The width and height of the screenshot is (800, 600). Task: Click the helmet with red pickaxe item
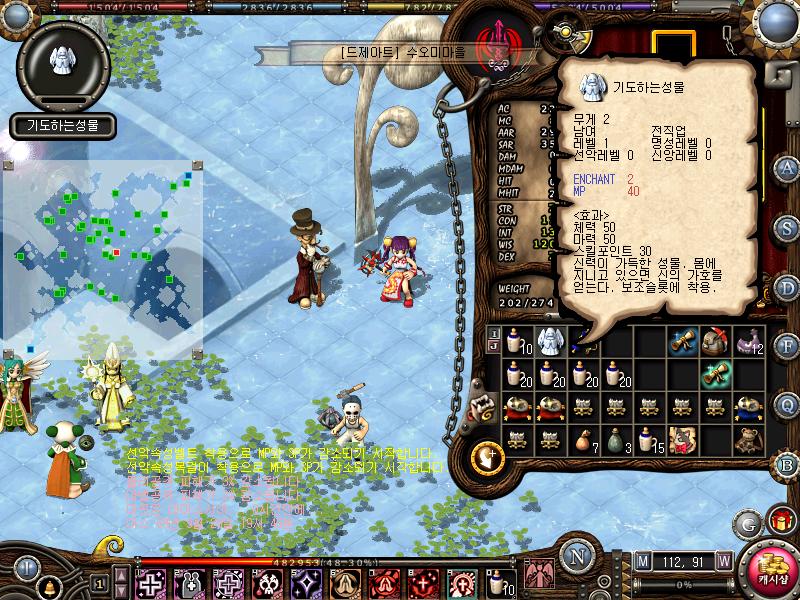[716, 342]
